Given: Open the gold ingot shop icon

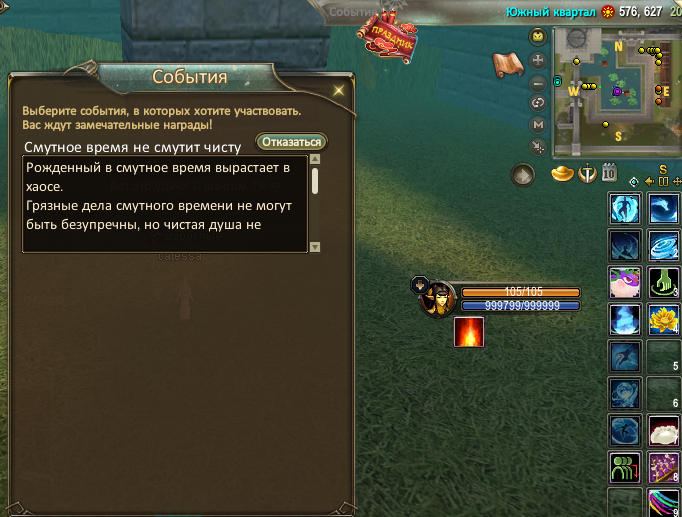Looking at the screenshot, I should tap(563, 174).
